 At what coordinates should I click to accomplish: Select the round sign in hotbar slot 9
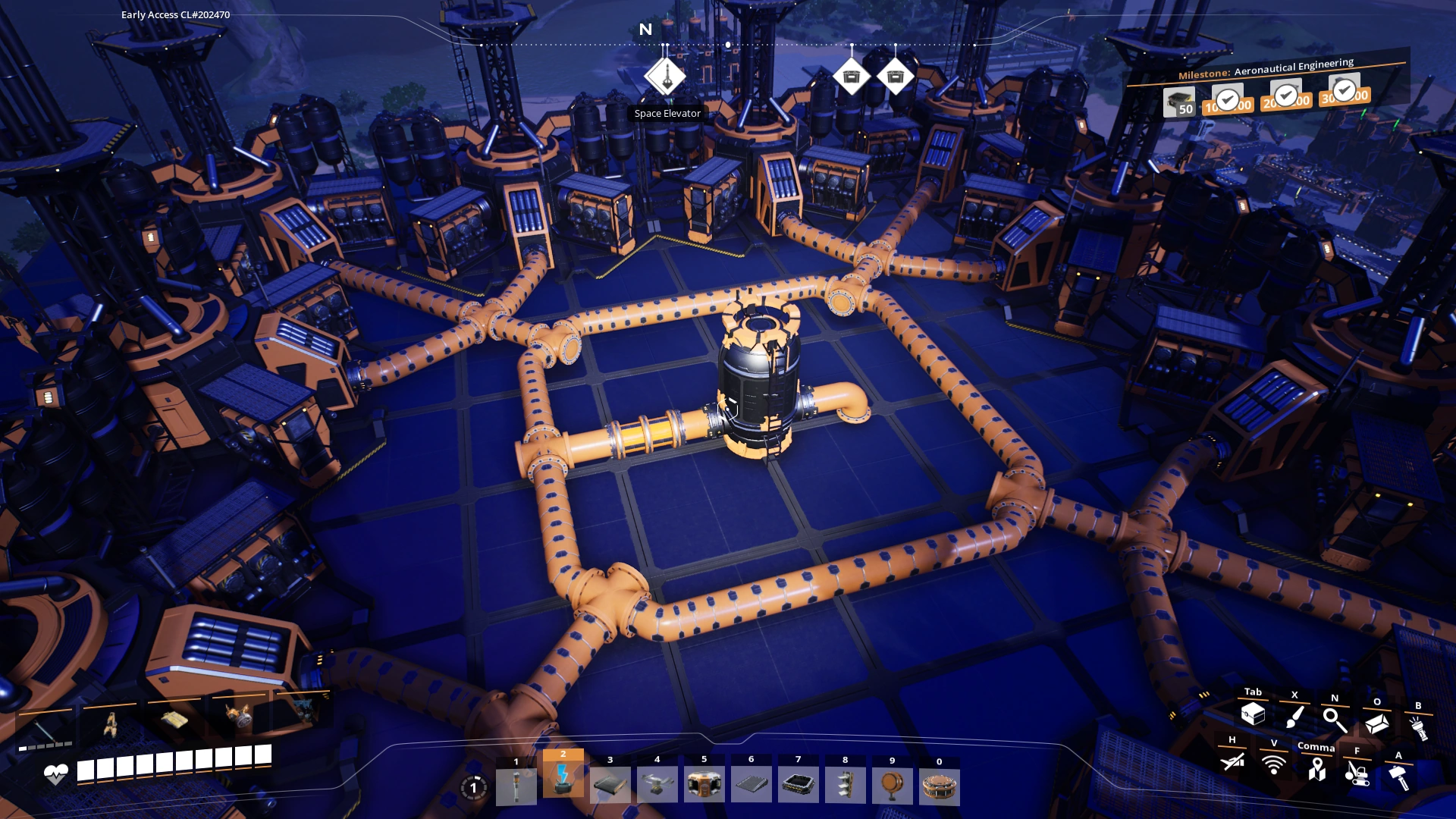[x=892, y=785]
